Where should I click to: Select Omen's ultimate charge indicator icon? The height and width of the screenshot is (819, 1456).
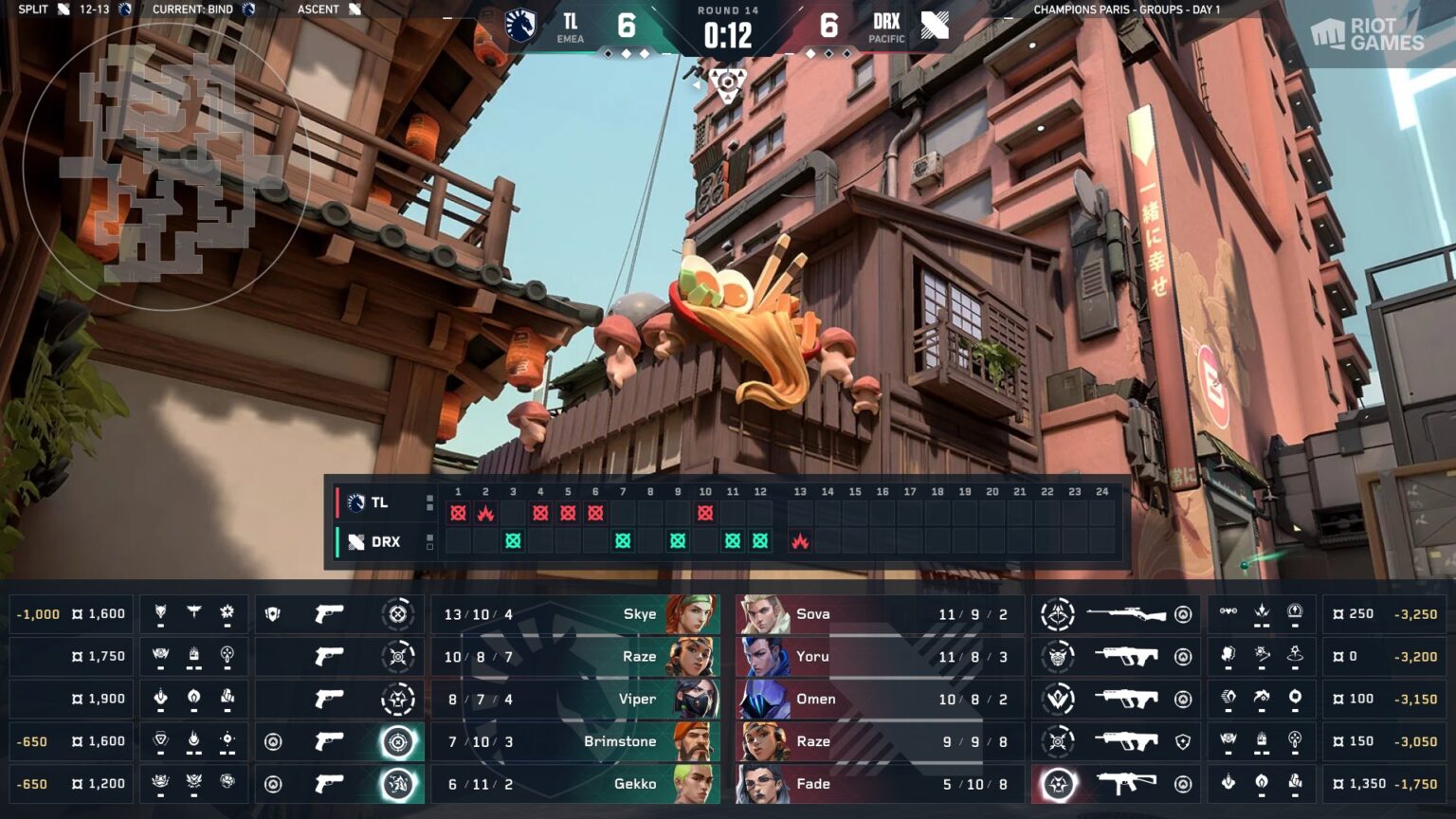point(1058,698)
